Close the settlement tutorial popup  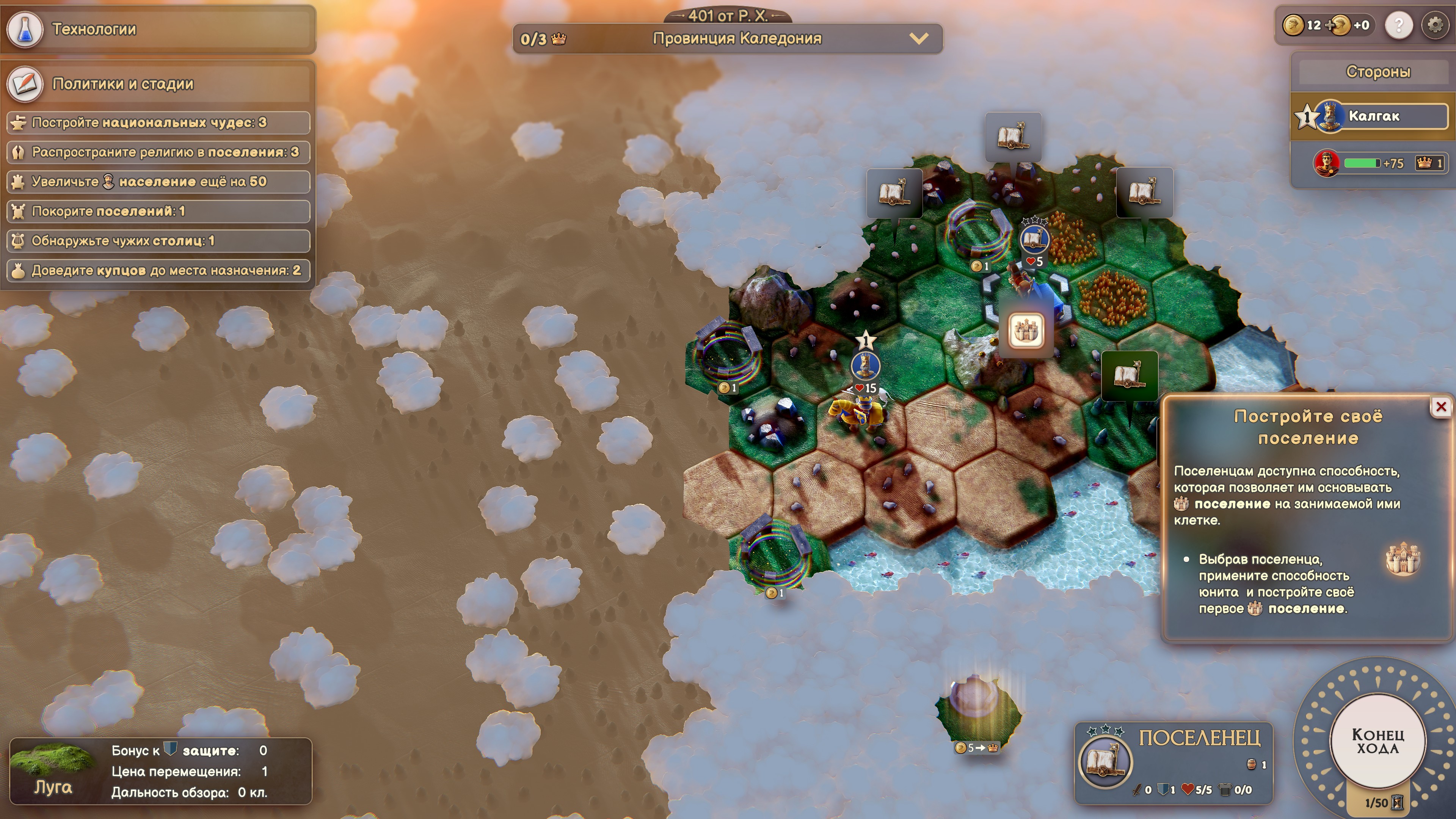point(1441,406)
